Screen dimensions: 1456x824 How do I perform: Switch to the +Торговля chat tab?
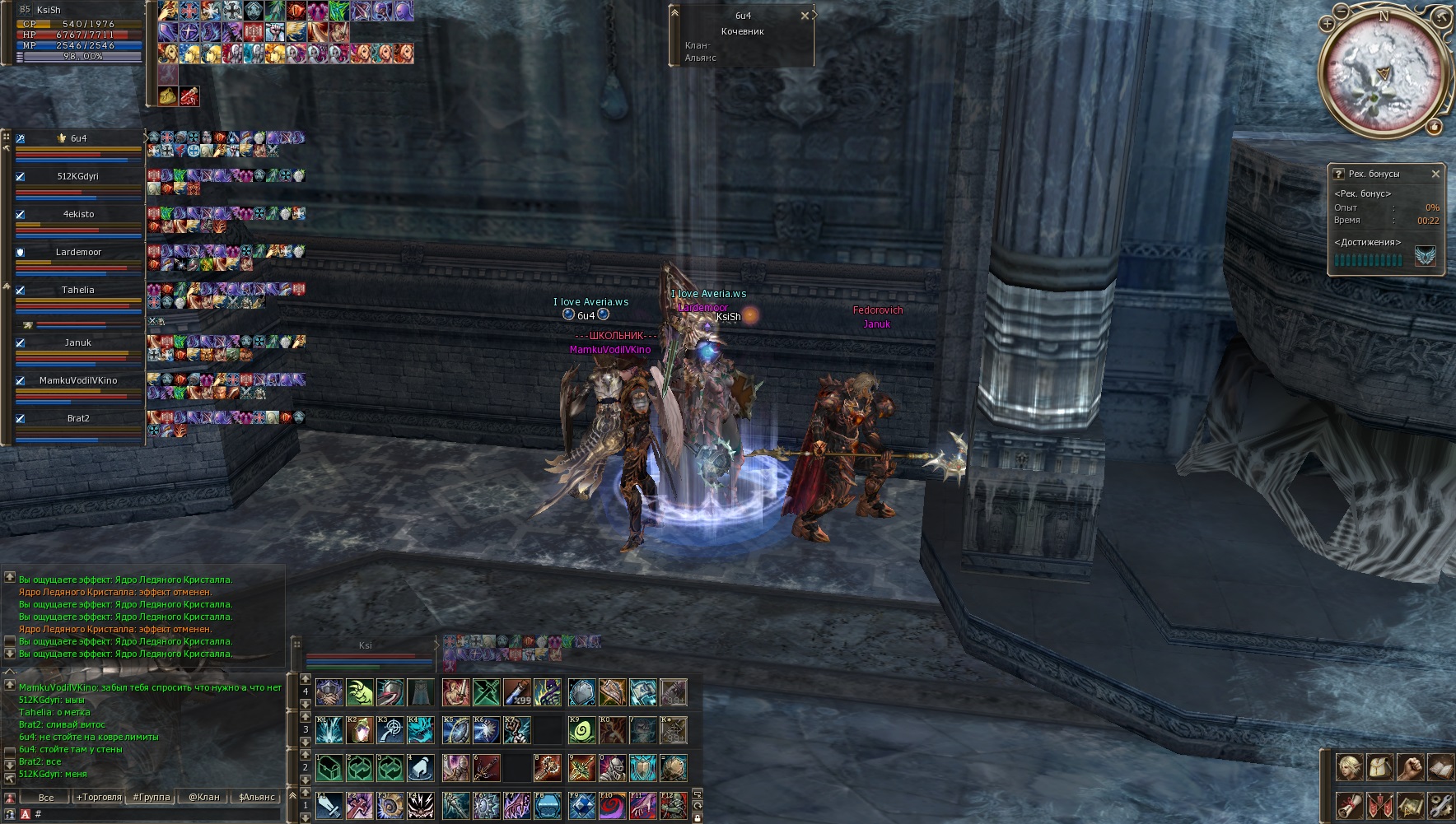click(99, 797)
